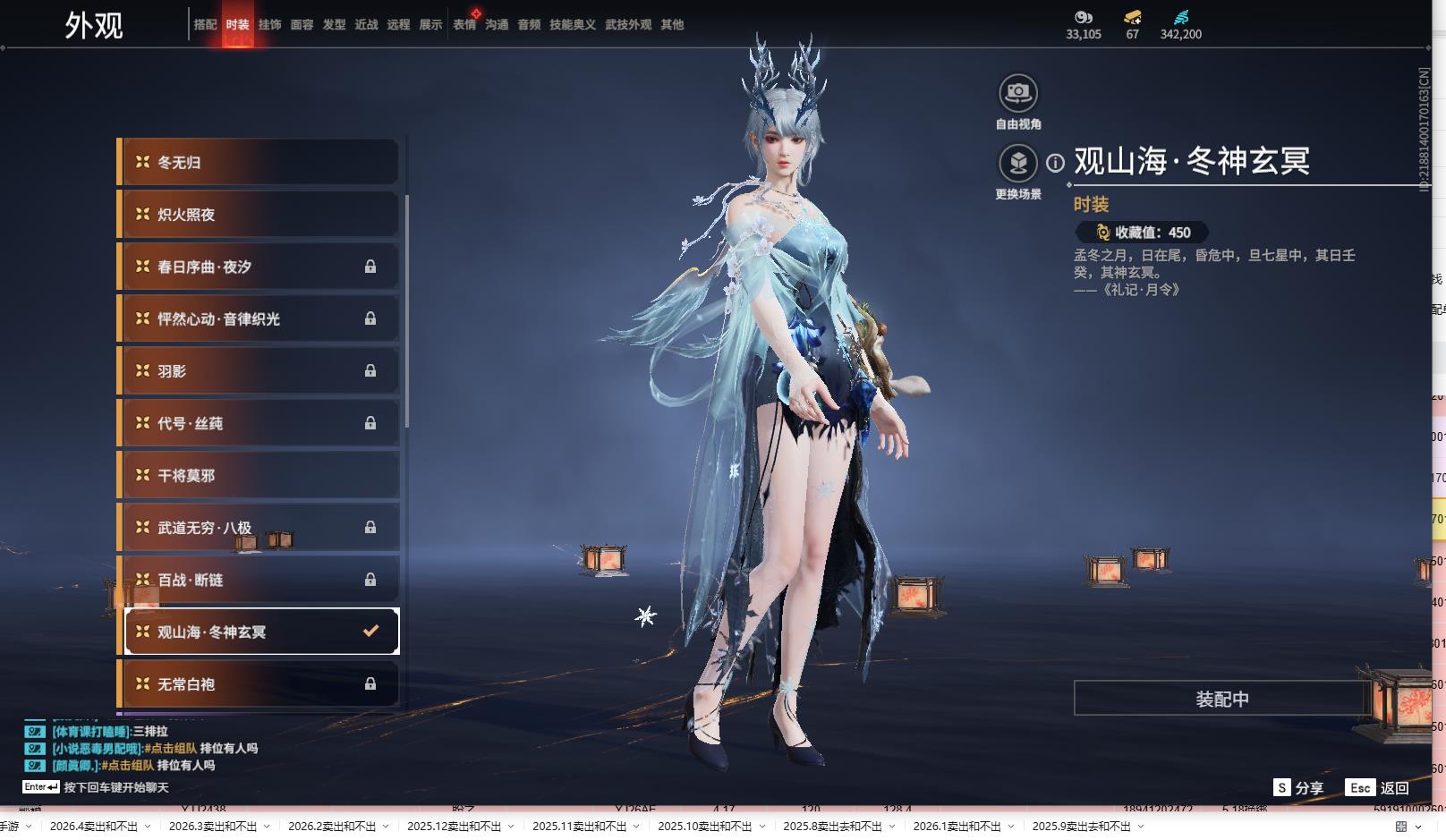Open the 发型 hairstyle tab
Image resolution: width=1446 pixels, height=840 pixels.
pos(334,25)
